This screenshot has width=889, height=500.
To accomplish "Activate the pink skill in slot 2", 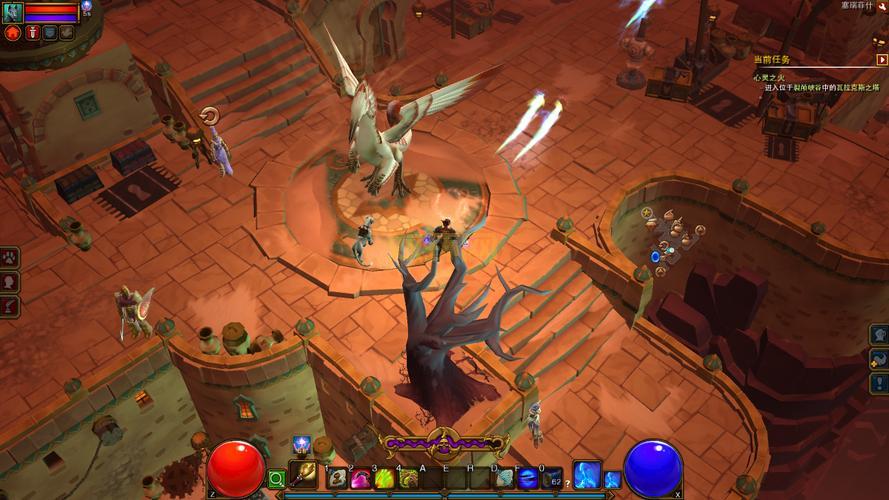I will tap(360, 478).
